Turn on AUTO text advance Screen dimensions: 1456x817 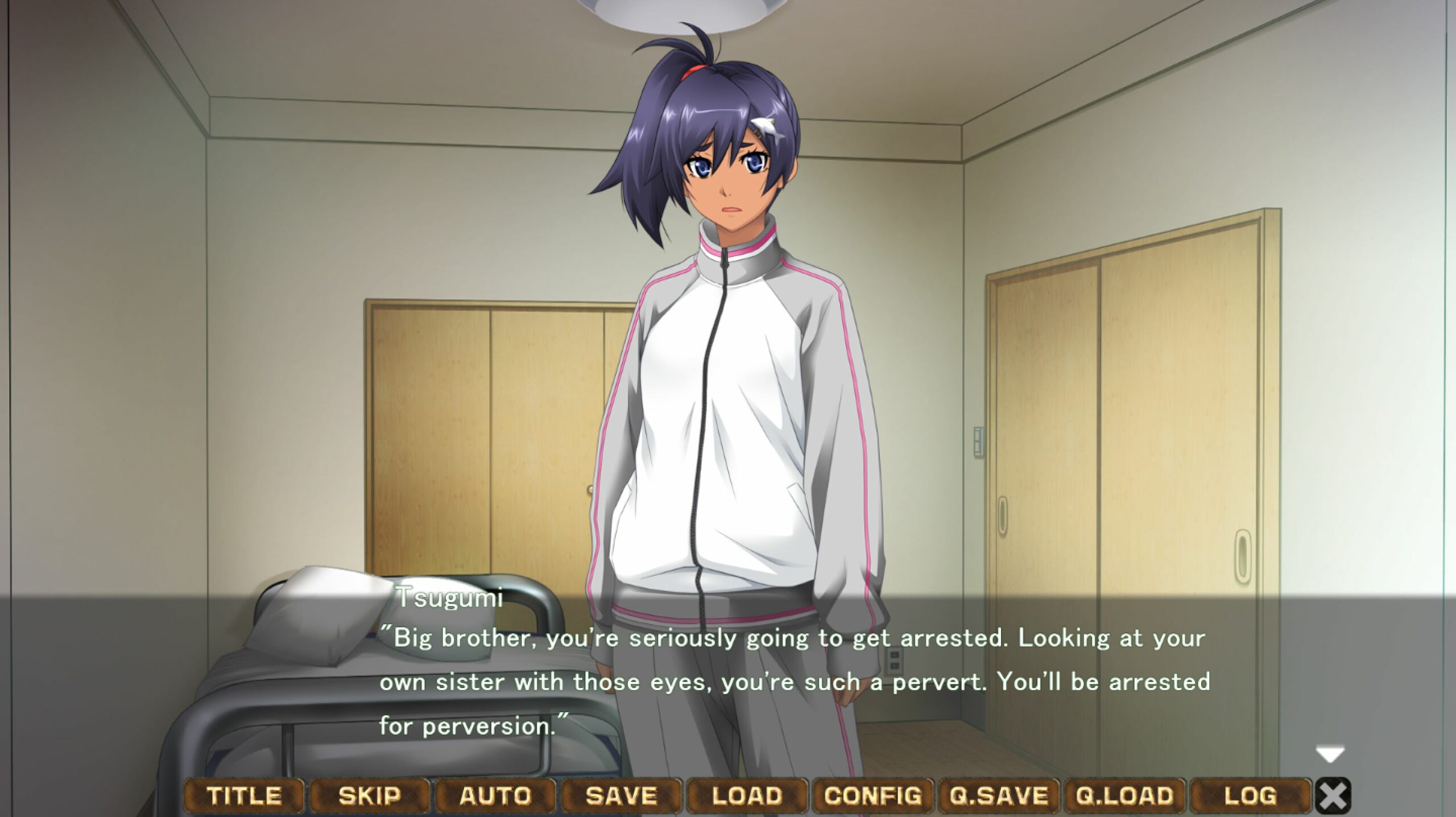495,795
